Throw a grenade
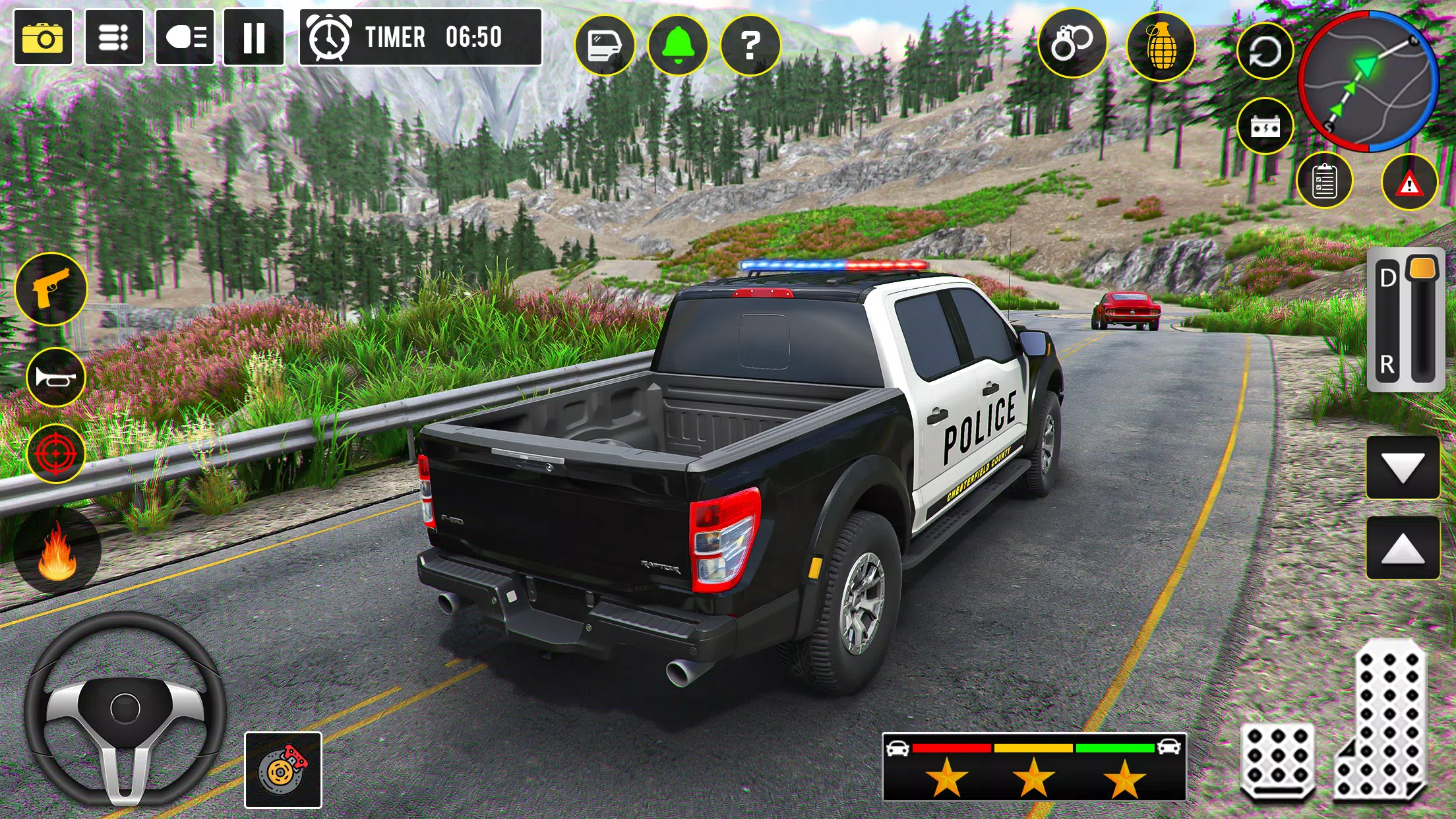Viewport: 1456px width, 819px height. [1161, 46]
